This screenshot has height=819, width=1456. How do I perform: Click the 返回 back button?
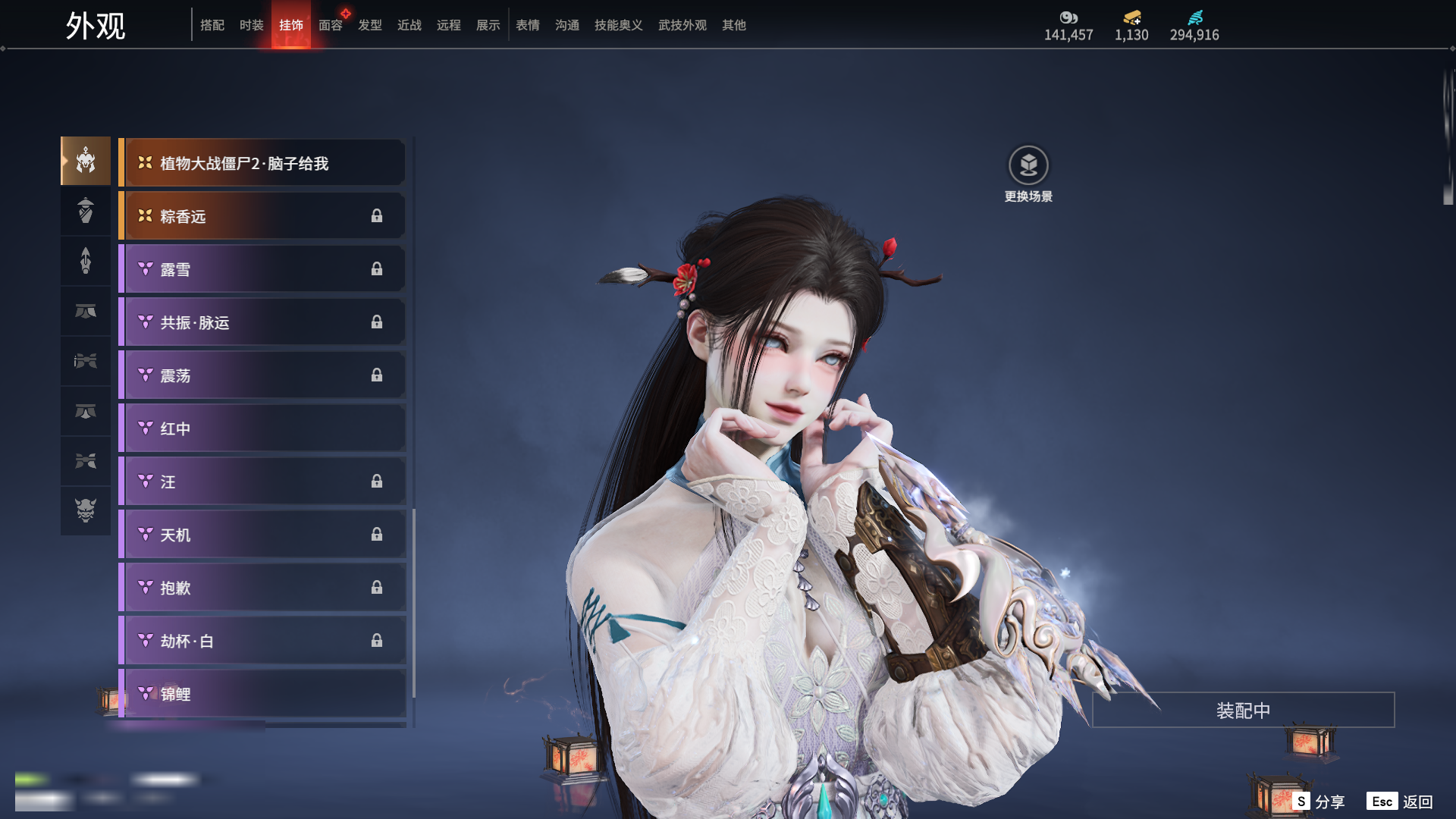1401,802
